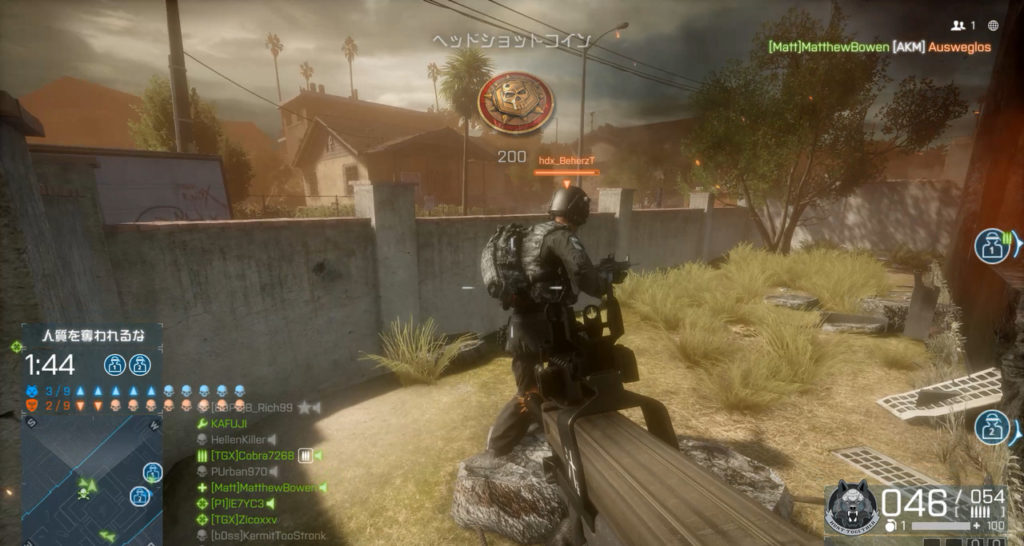Click the hostage 1 status icon beside the timer
This screenshot has height=546, width=1024.
pos(115,364)
